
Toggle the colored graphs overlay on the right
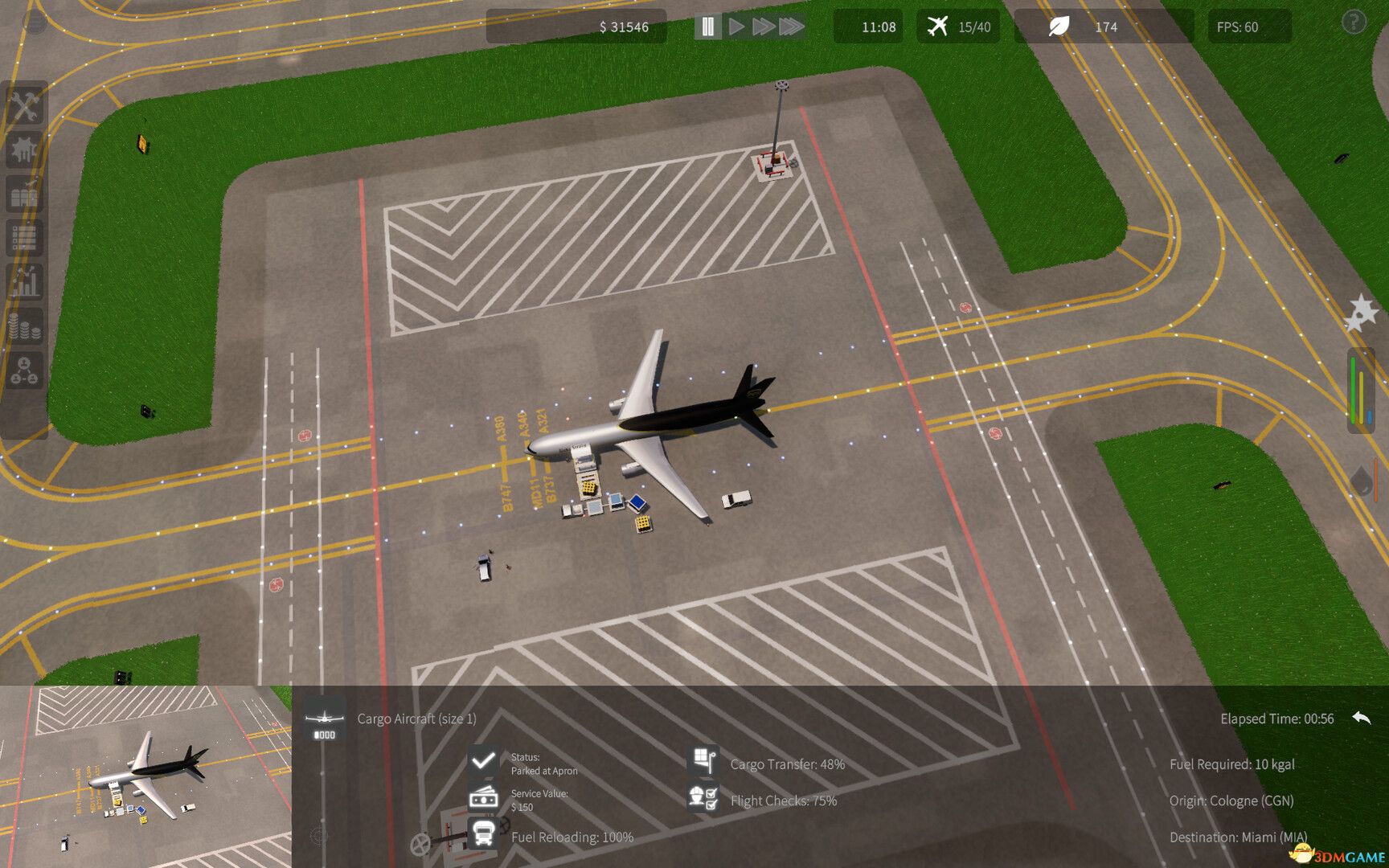tap(1361, 390)
